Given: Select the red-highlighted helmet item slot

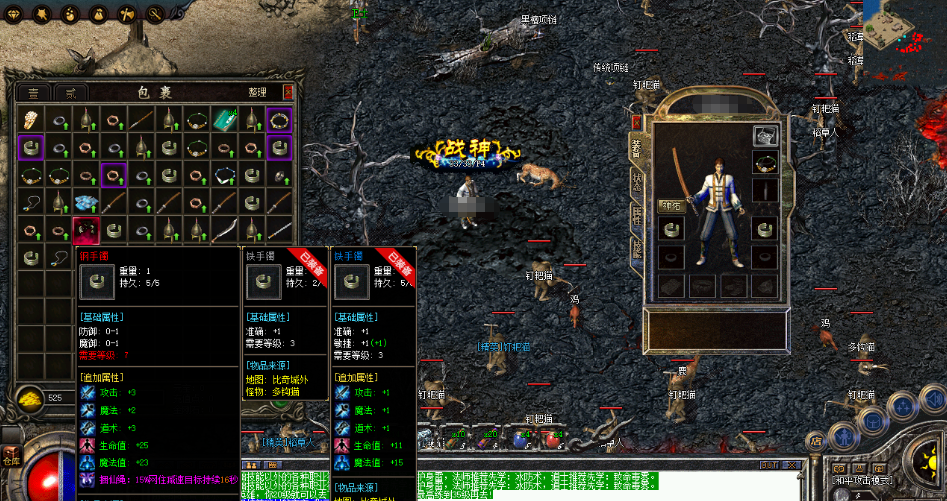Looking at the screenshot, I should click(x=85, y=231).
